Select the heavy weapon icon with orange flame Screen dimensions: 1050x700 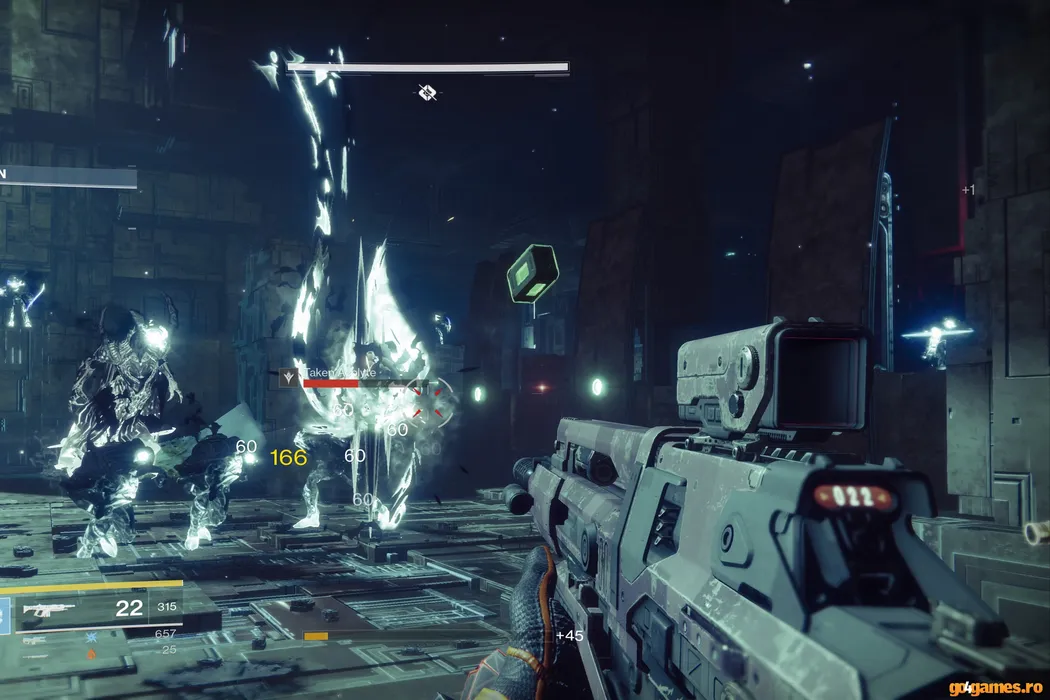[92, 654]
